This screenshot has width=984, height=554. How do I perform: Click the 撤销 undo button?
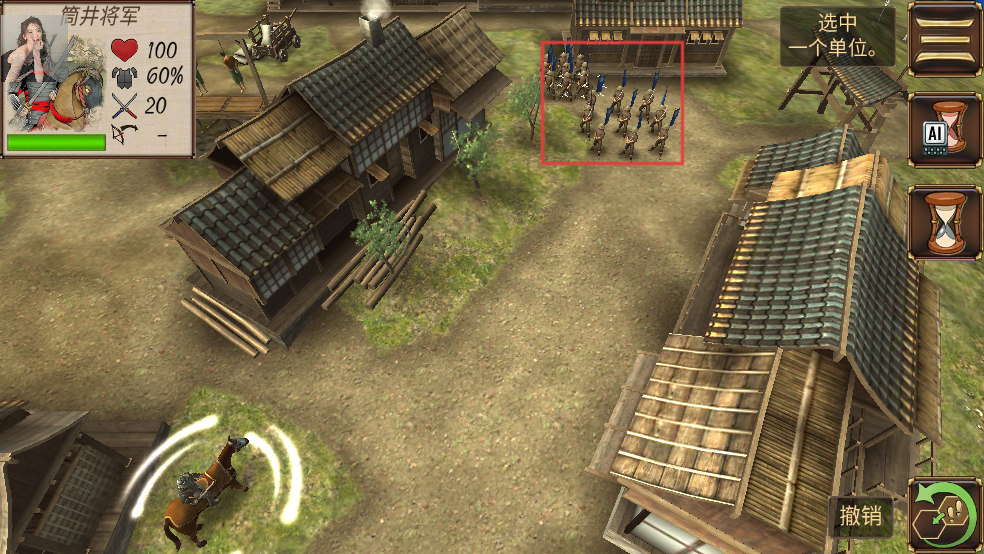(x=860, y=516)
